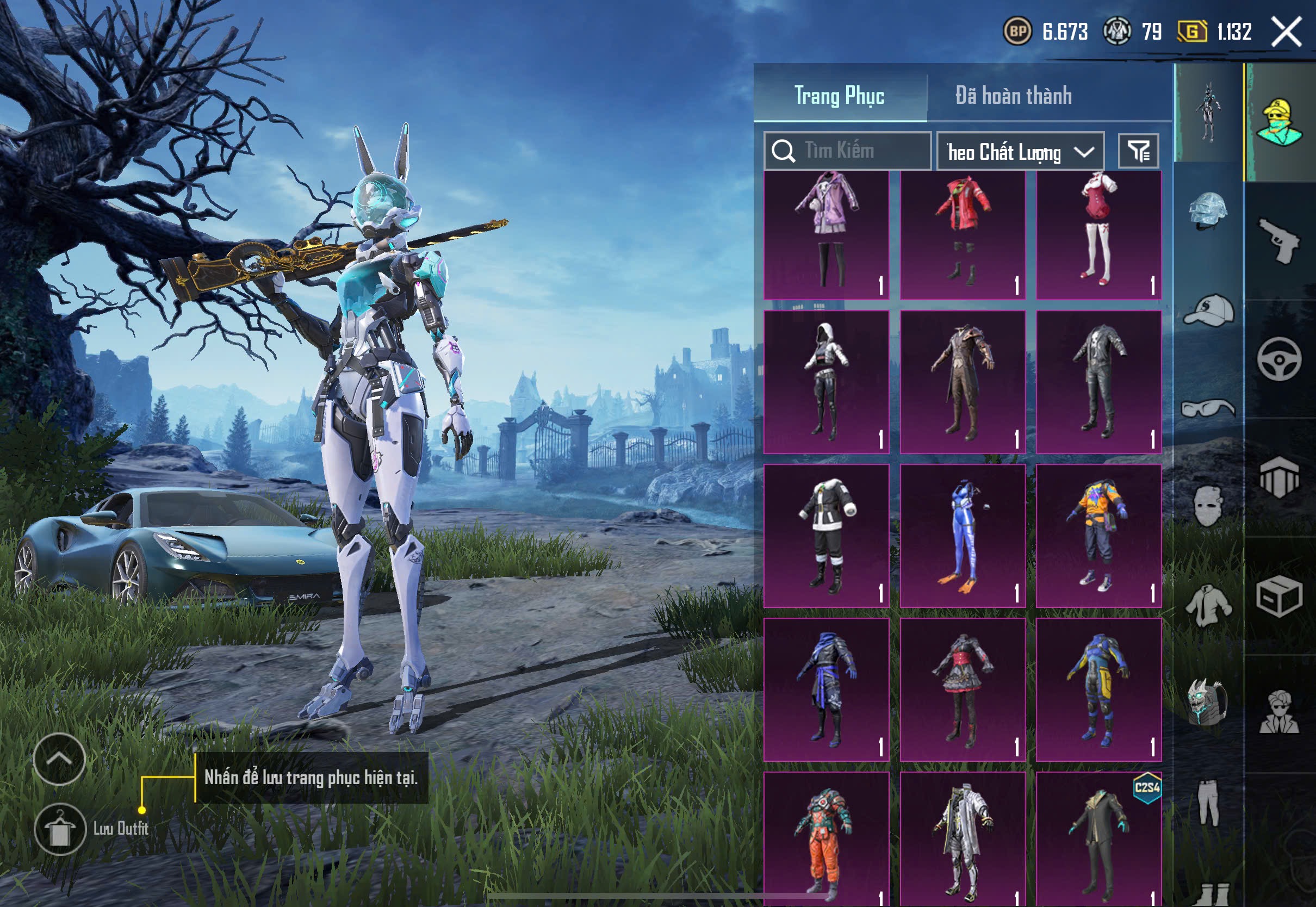This screenshot has height=907, width=1316.
Task: Open the Theo Chất Lượng sort dropdown
Action: [x=1020, y=152]
